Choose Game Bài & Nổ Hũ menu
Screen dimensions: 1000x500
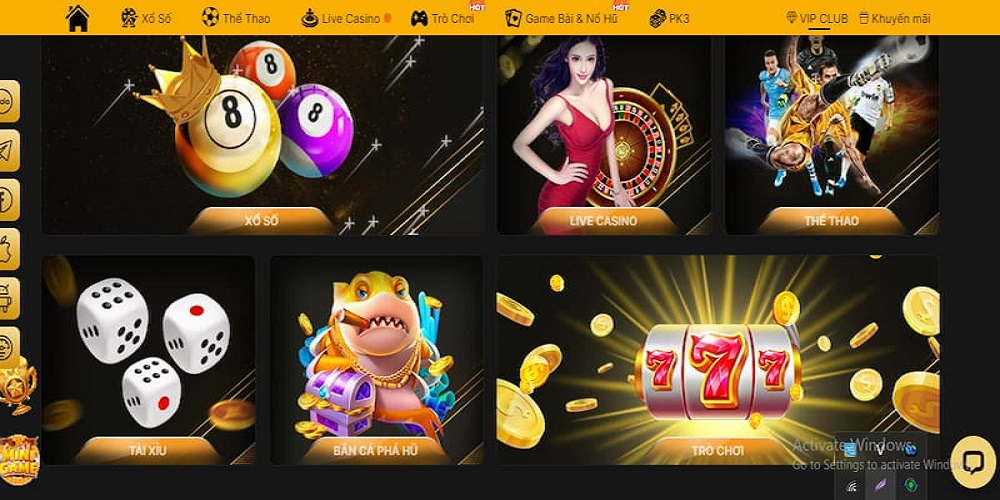561,18
